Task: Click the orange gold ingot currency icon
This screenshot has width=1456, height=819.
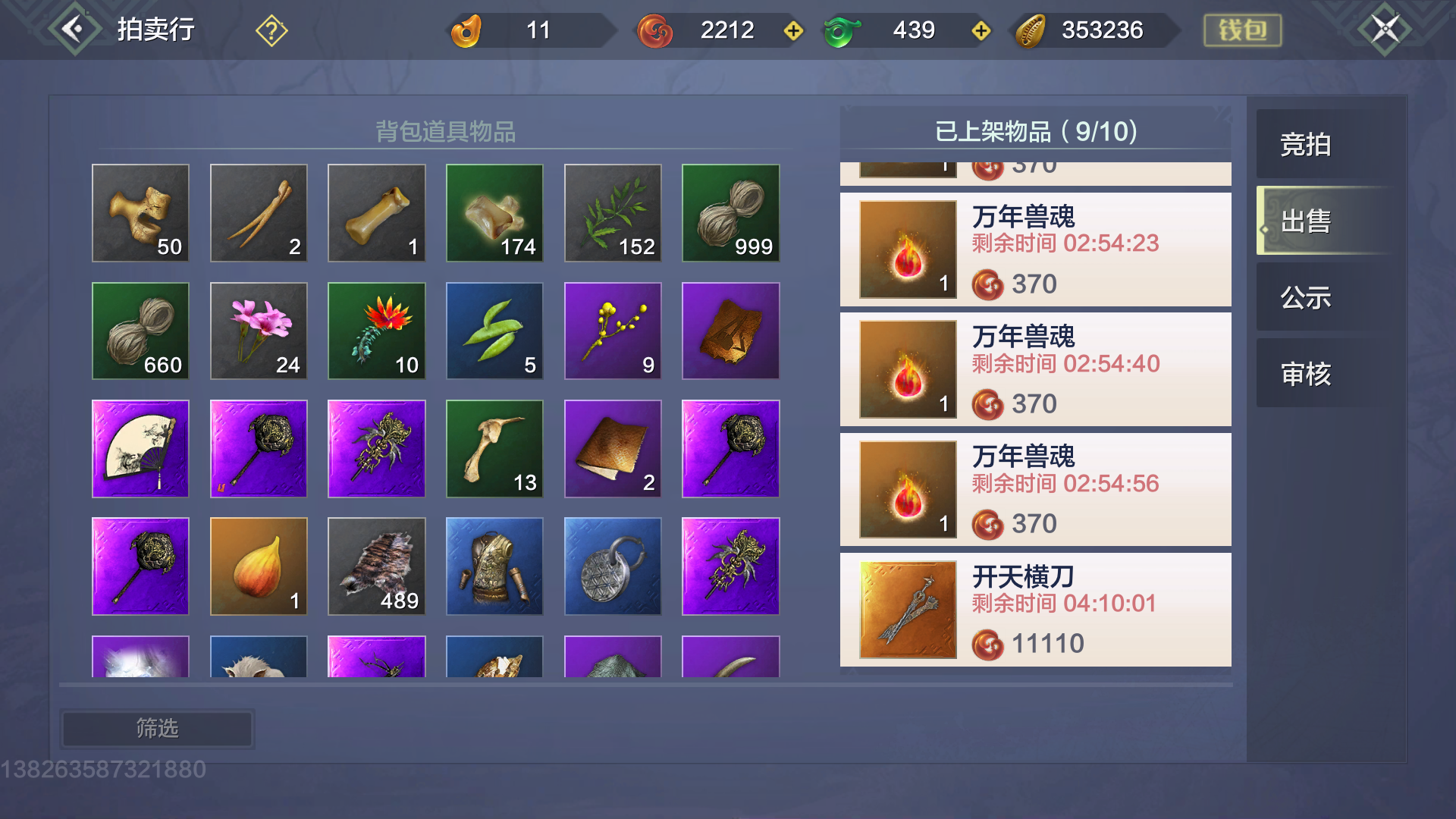Action: [x=469, y=30]
